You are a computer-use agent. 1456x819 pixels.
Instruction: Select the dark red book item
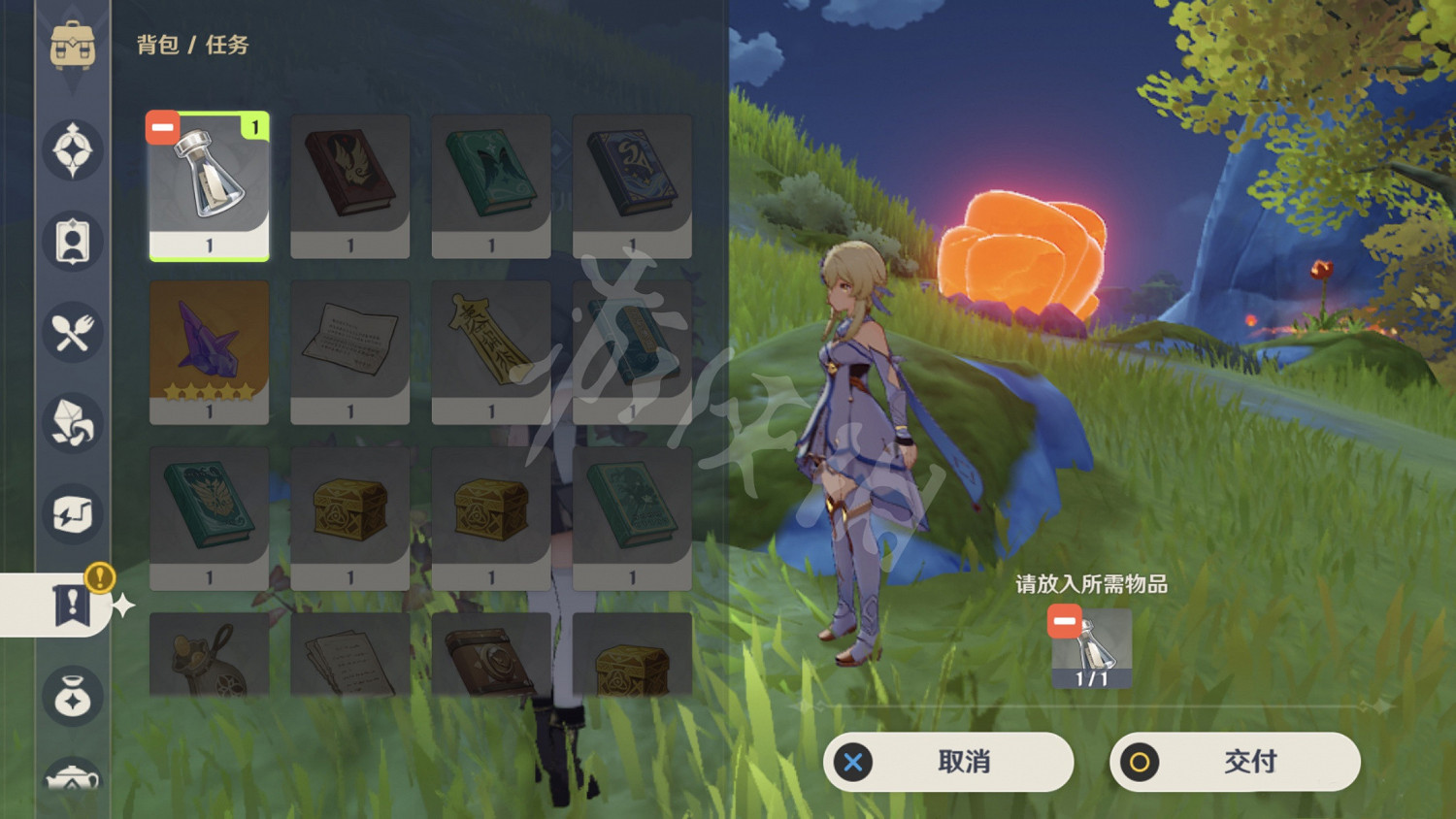tap(350, 184)
